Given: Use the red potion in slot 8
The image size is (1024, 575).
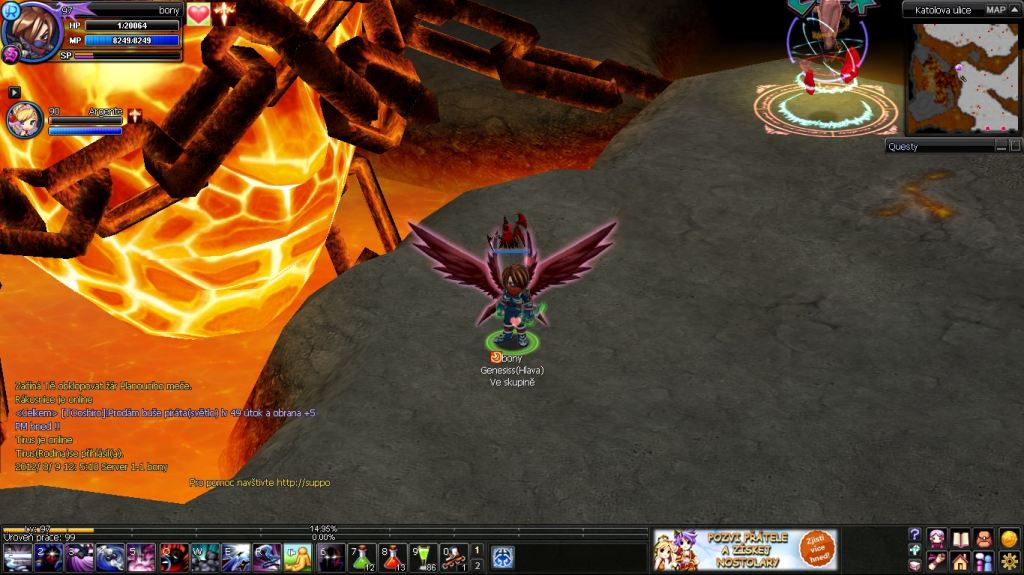Looking at the screenshot, I should (392, 557).
